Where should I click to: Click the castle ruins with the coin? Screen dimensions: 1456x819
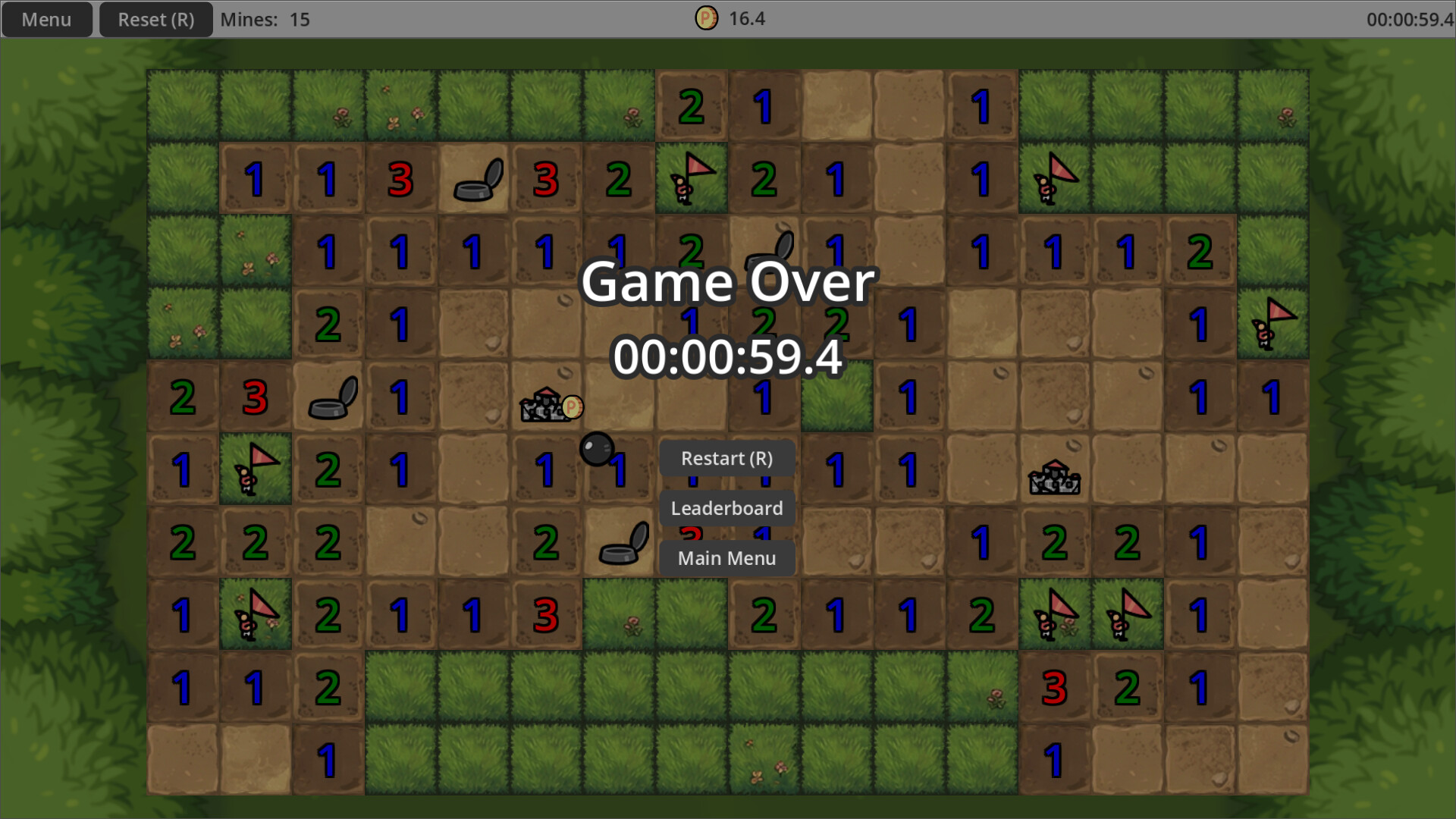pos(548,407)
